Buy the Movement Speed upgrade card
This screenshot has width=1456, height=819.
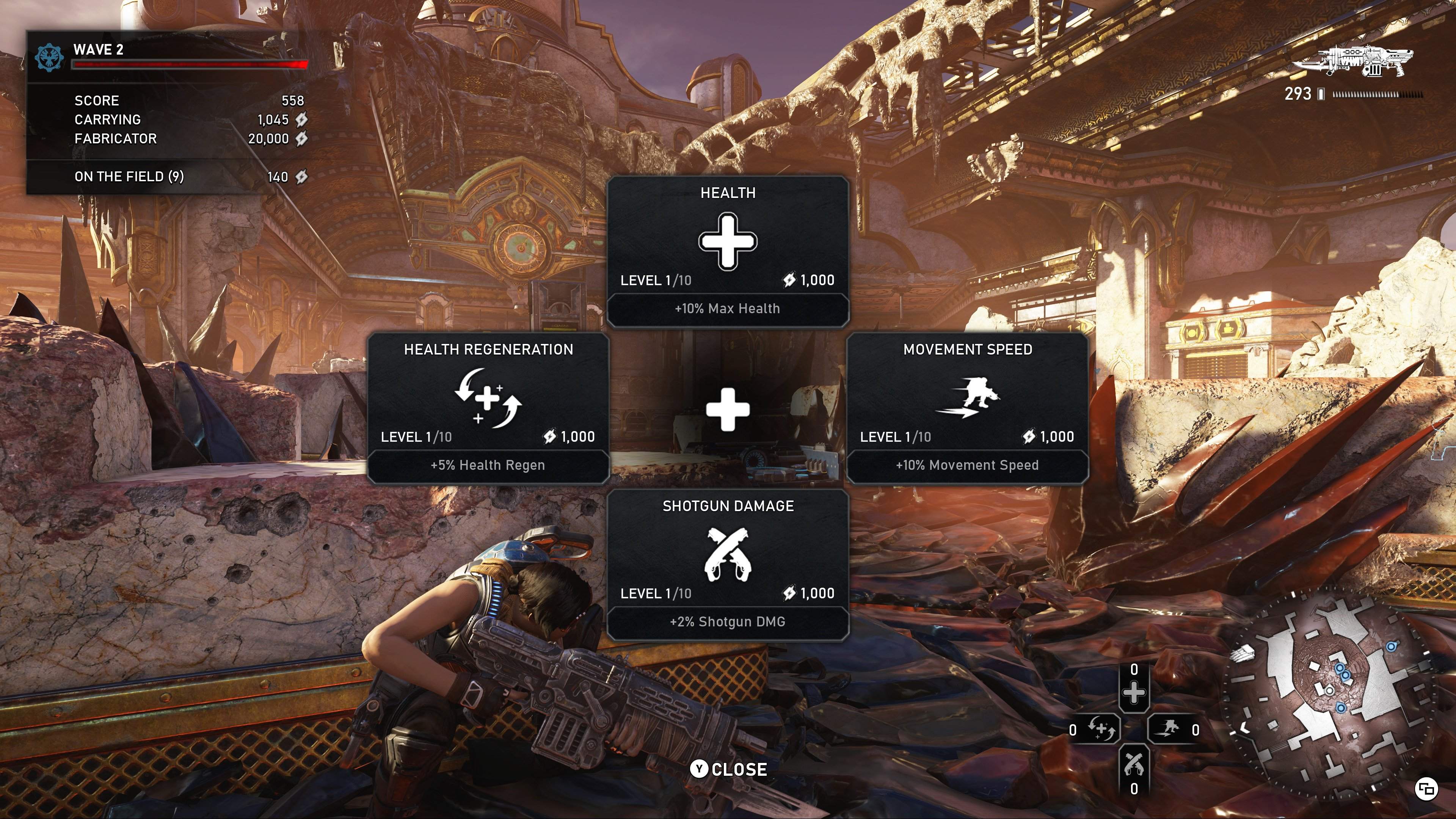(968, 407)
